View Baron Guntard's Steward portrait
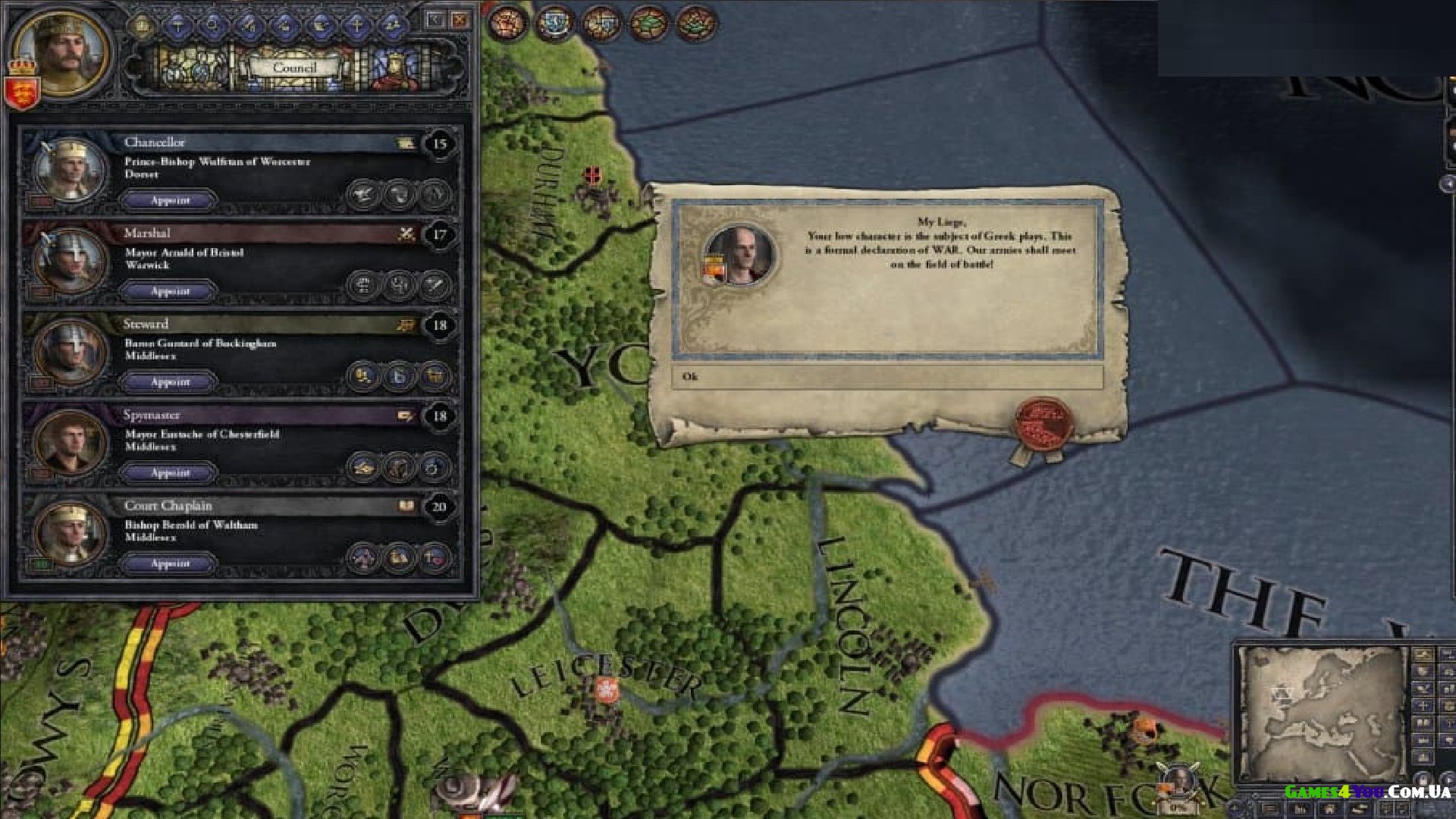This screenshot has width=1456, height=819. [70, 350]
